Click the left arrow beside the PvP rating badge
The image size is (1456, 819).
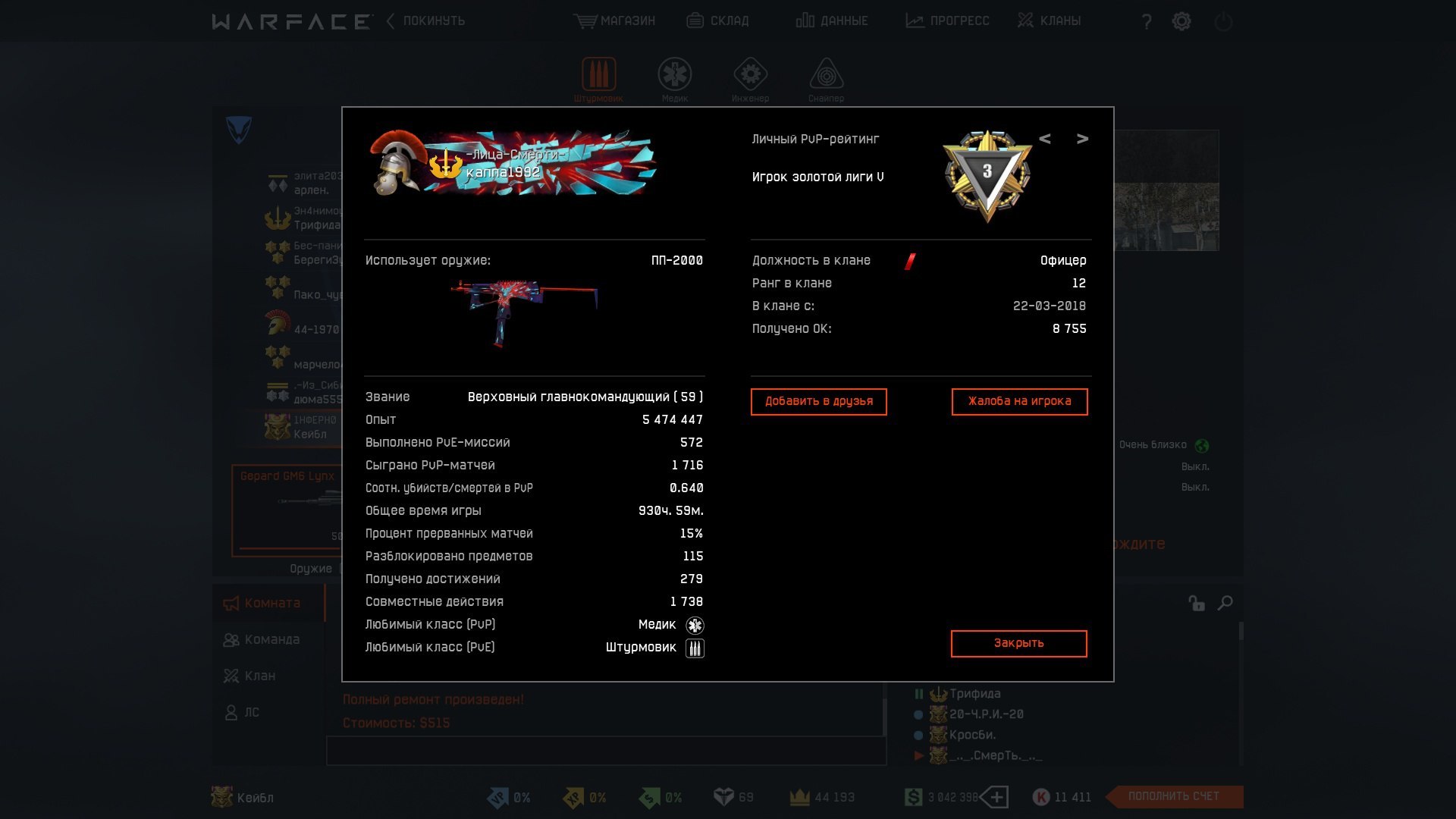pos(1046,139)
